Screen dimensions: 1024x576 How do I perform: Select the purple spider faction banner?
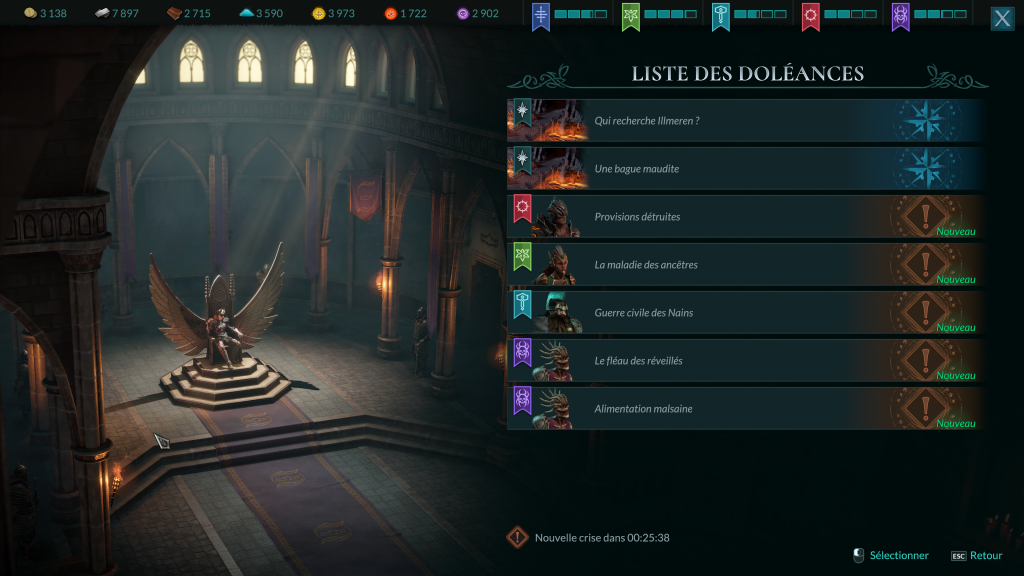[902, 16]
